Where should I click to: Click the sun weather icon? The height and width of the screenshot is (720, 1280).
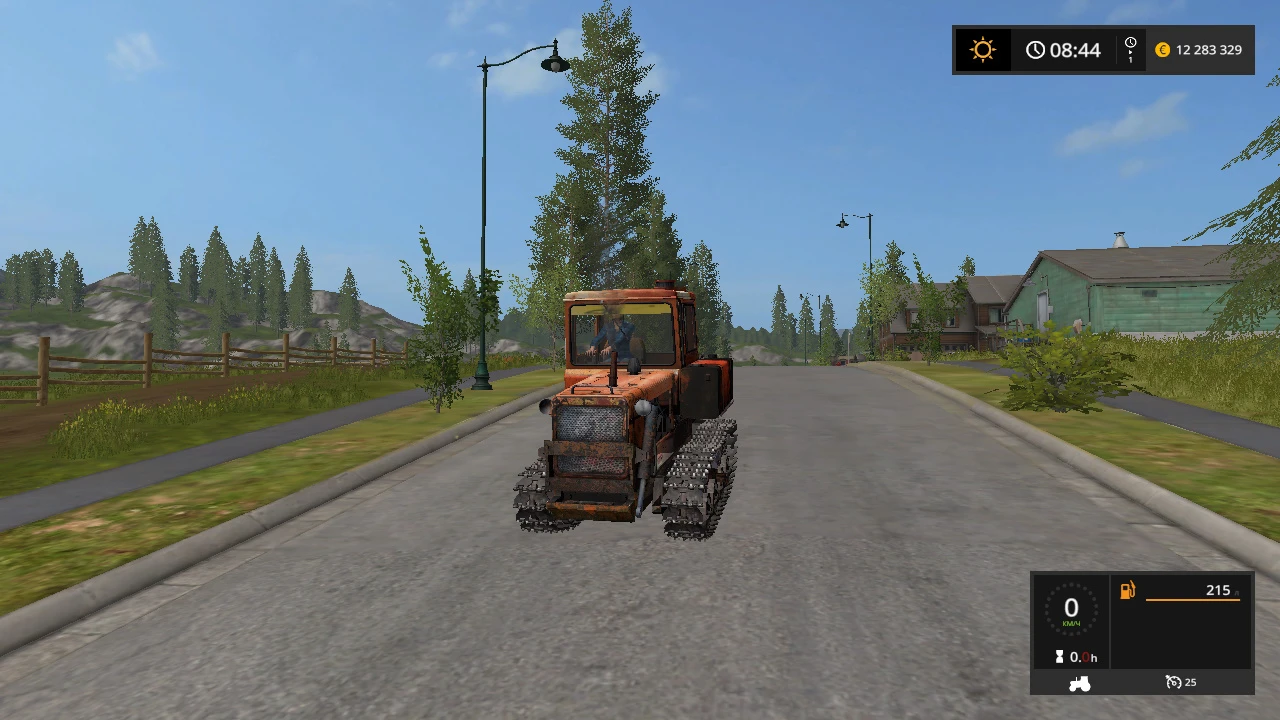coord(983,49)
